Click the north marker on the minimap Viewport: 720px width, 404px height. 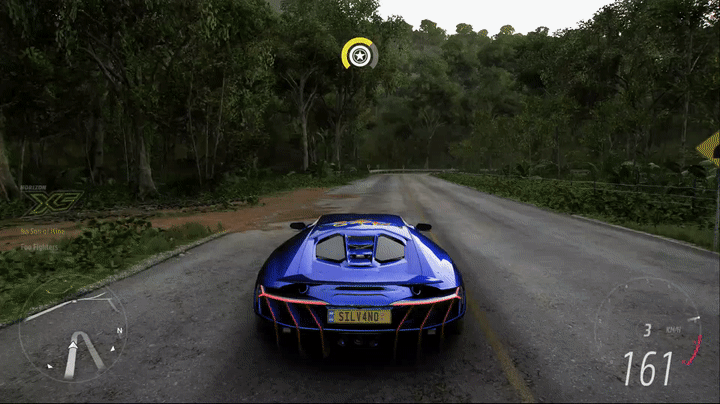[119, 330]
